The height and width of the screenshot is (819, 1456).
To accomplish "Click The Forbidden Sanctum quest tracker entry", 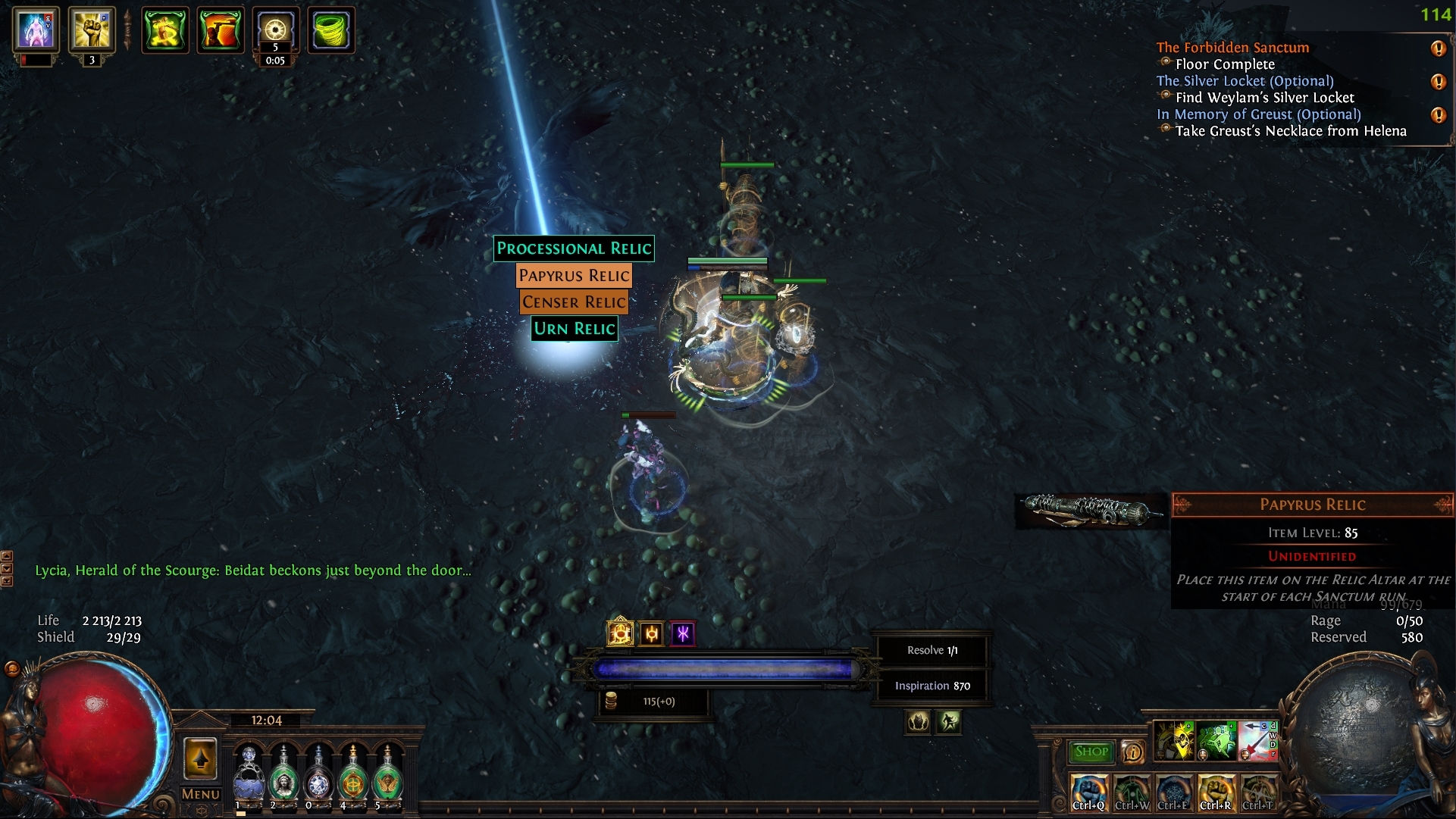I will pyautogui.click(x=1232, y=48).
